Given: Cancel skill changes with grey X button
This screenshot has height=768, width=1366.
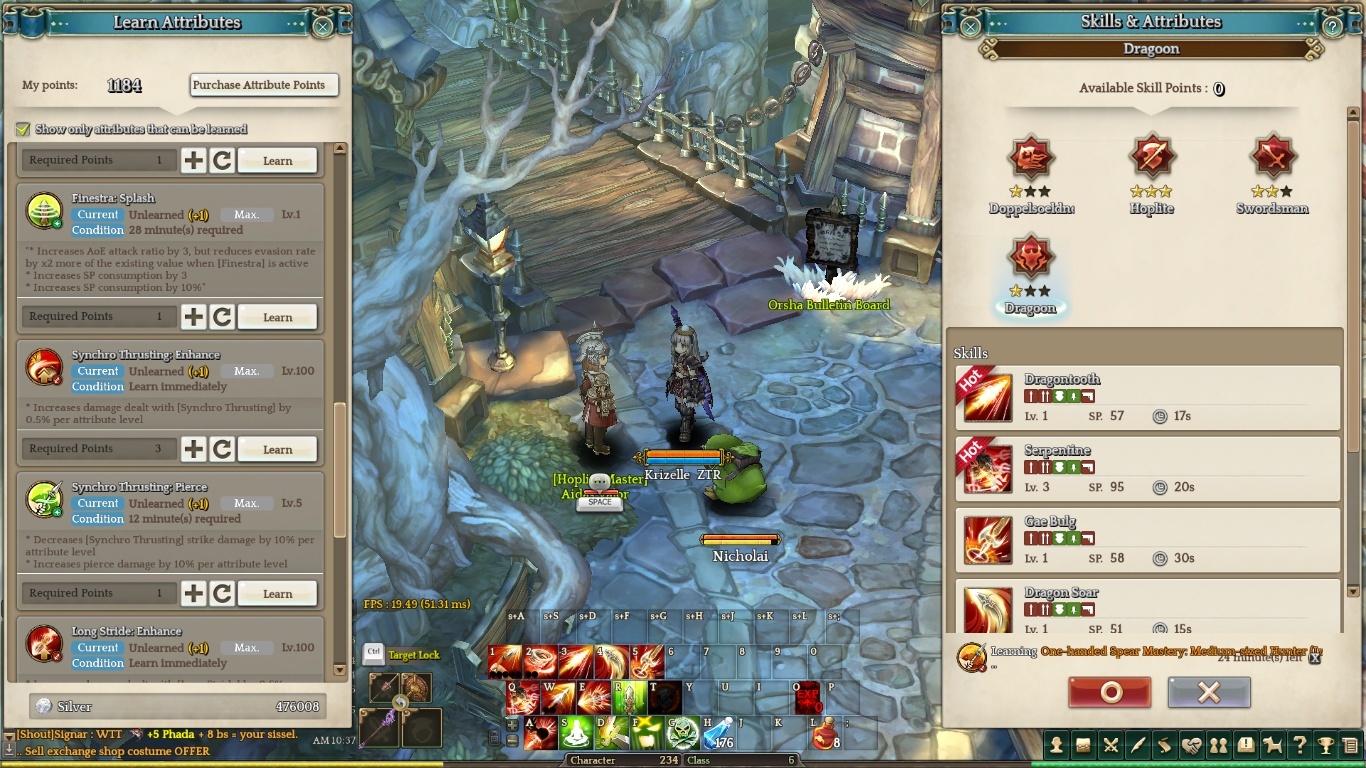Looking at the screenshot, I should coord(1209,692).
